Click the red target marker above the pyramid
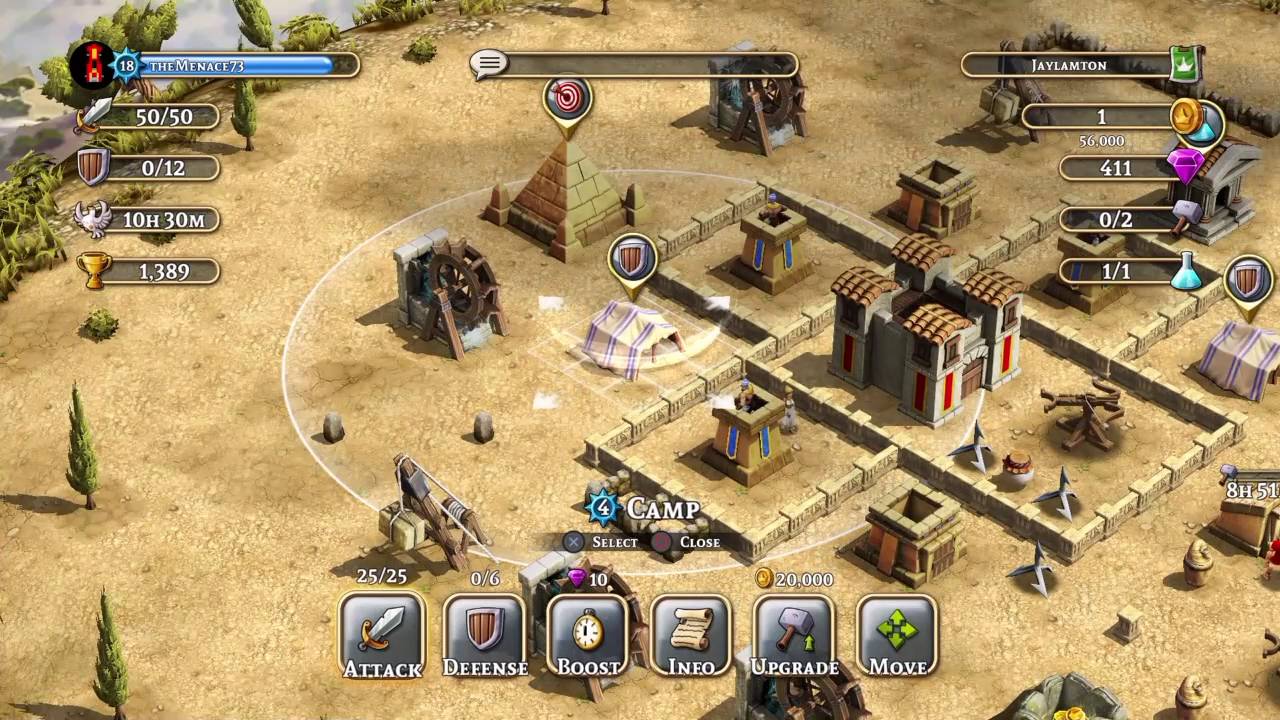The height and width of the screenshot is (720, 1280). tap(568, 99)
